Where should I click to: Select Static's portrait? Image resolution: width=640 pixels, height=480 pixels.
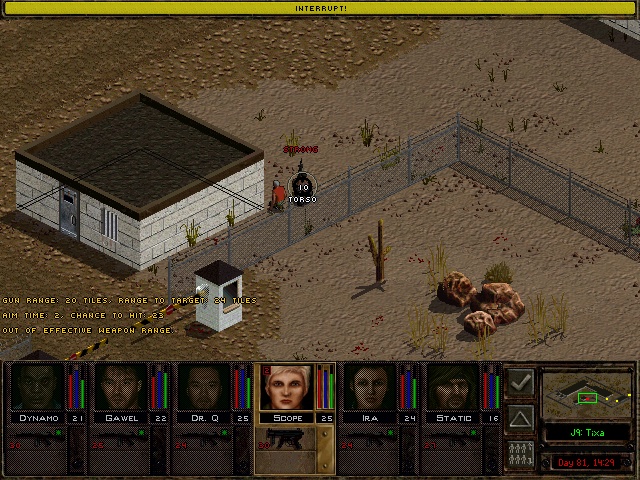(454, 387)
